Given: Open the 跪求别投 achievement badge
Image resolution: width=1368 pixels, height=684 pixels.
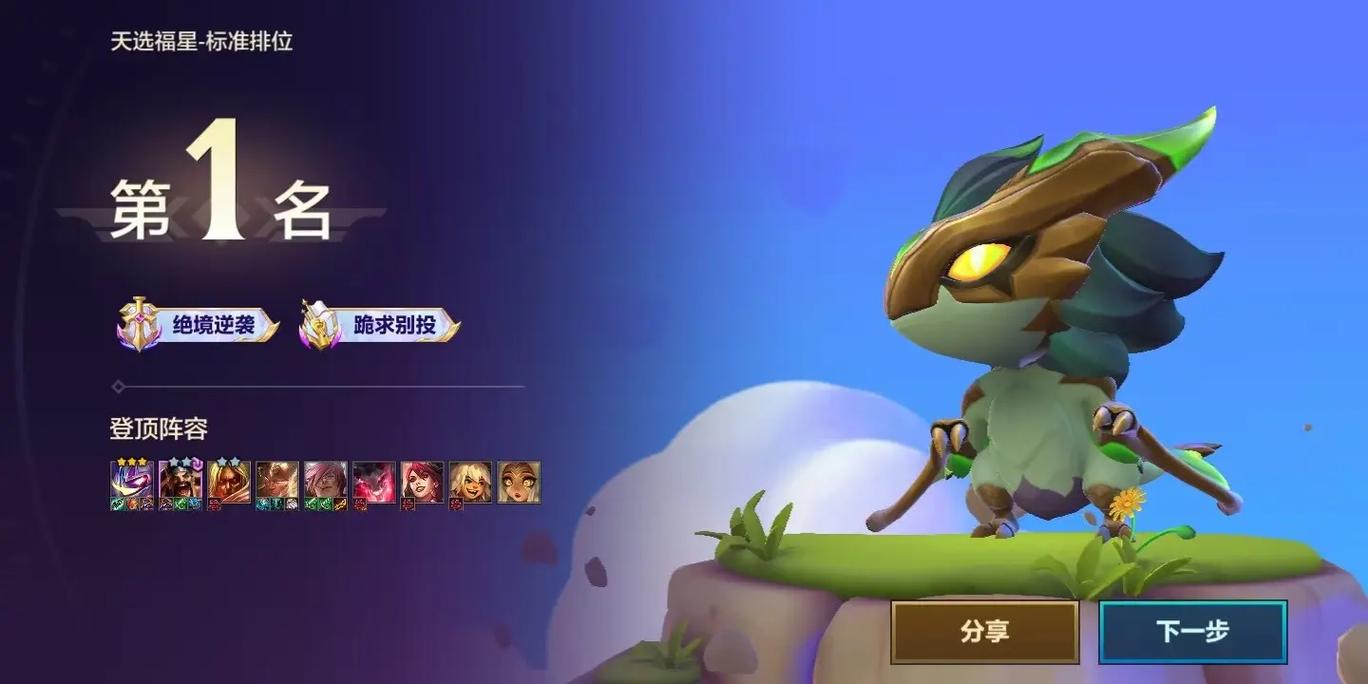Looking at the screenshot, I should coord(381,325).
